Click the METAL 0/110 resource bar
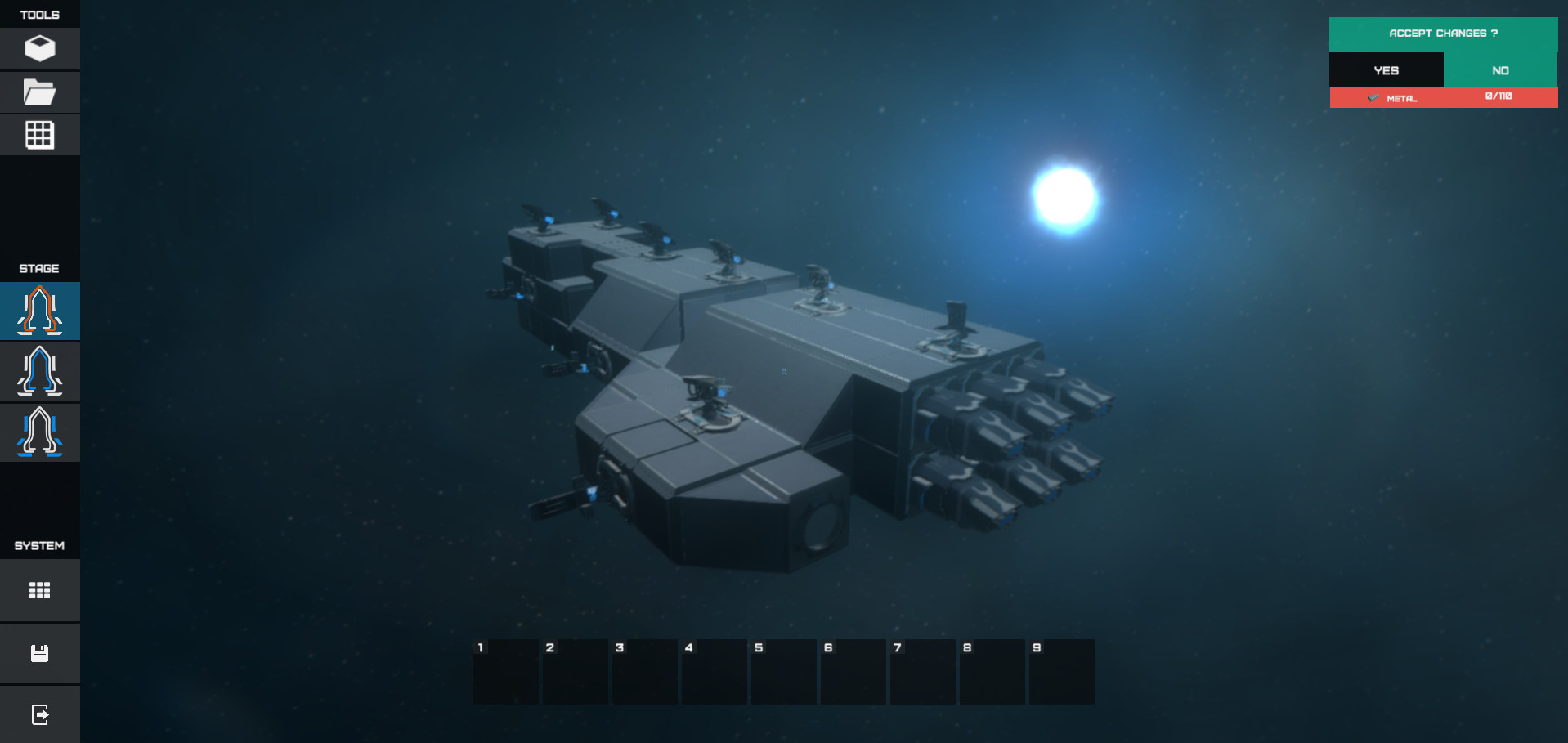The image size is (1568, 743). pyautogui.click(x=1443, y=98)
